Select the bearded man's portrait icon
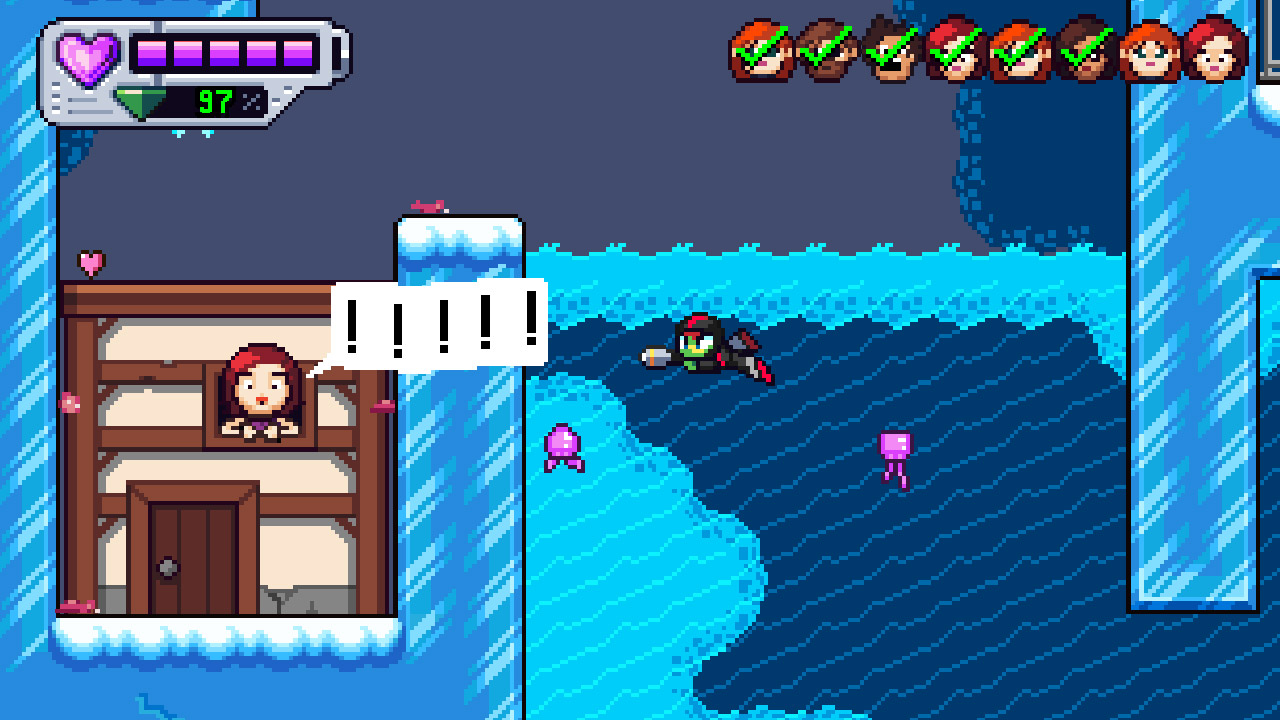This screenshot has height=720, width=1280. (825, 50)
